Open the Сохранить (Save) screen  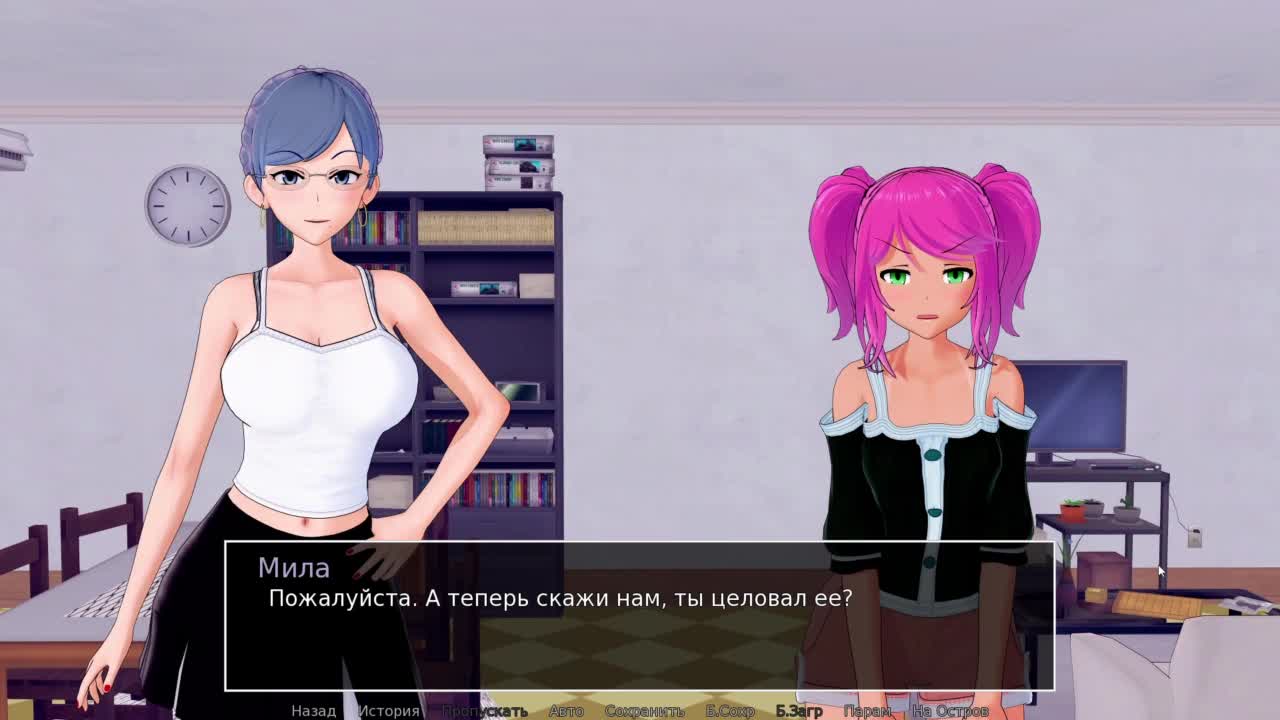(645, 711)
